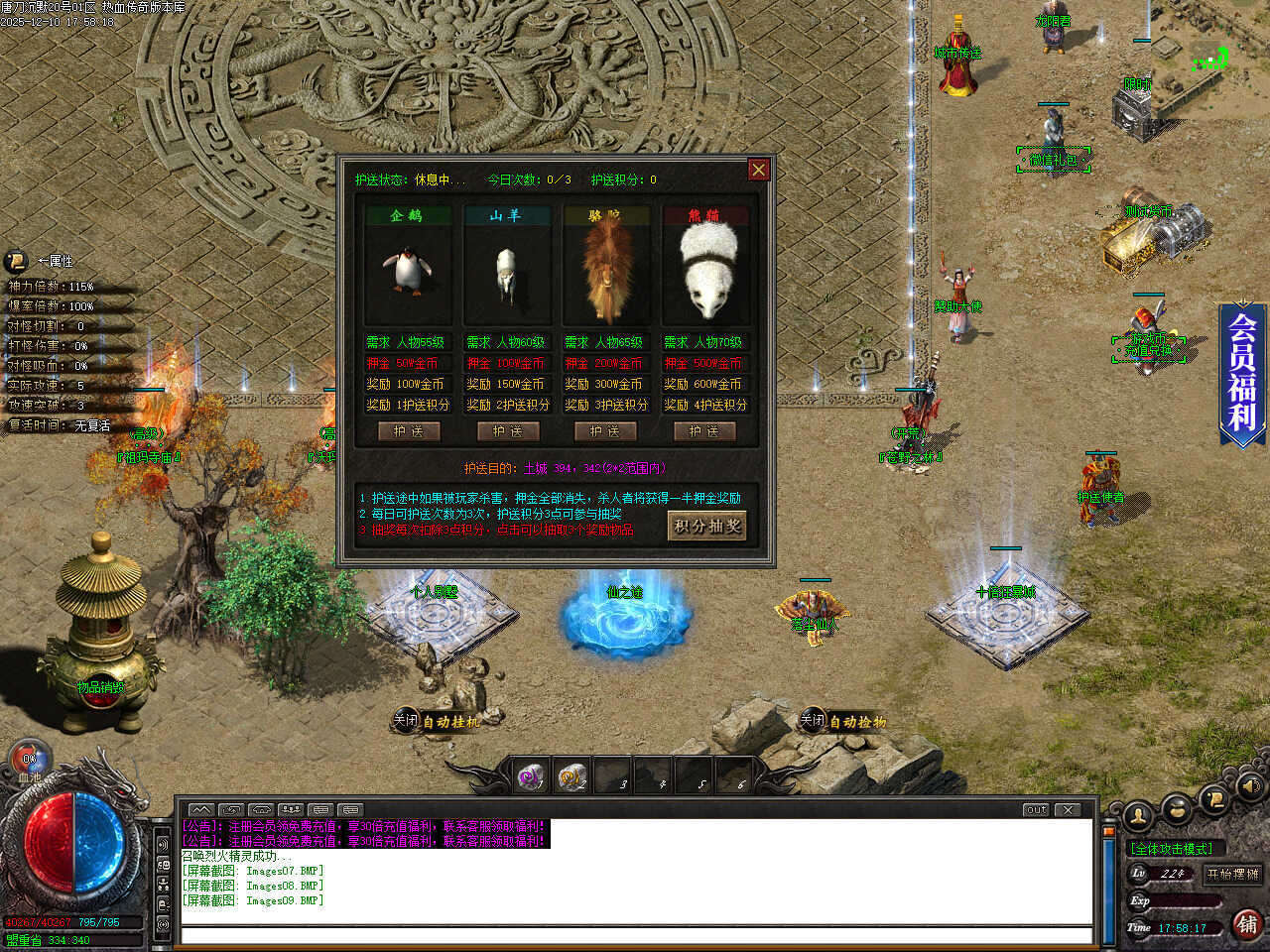
Task: Open the shop (铺) round button
Action: coord(1247,924)
